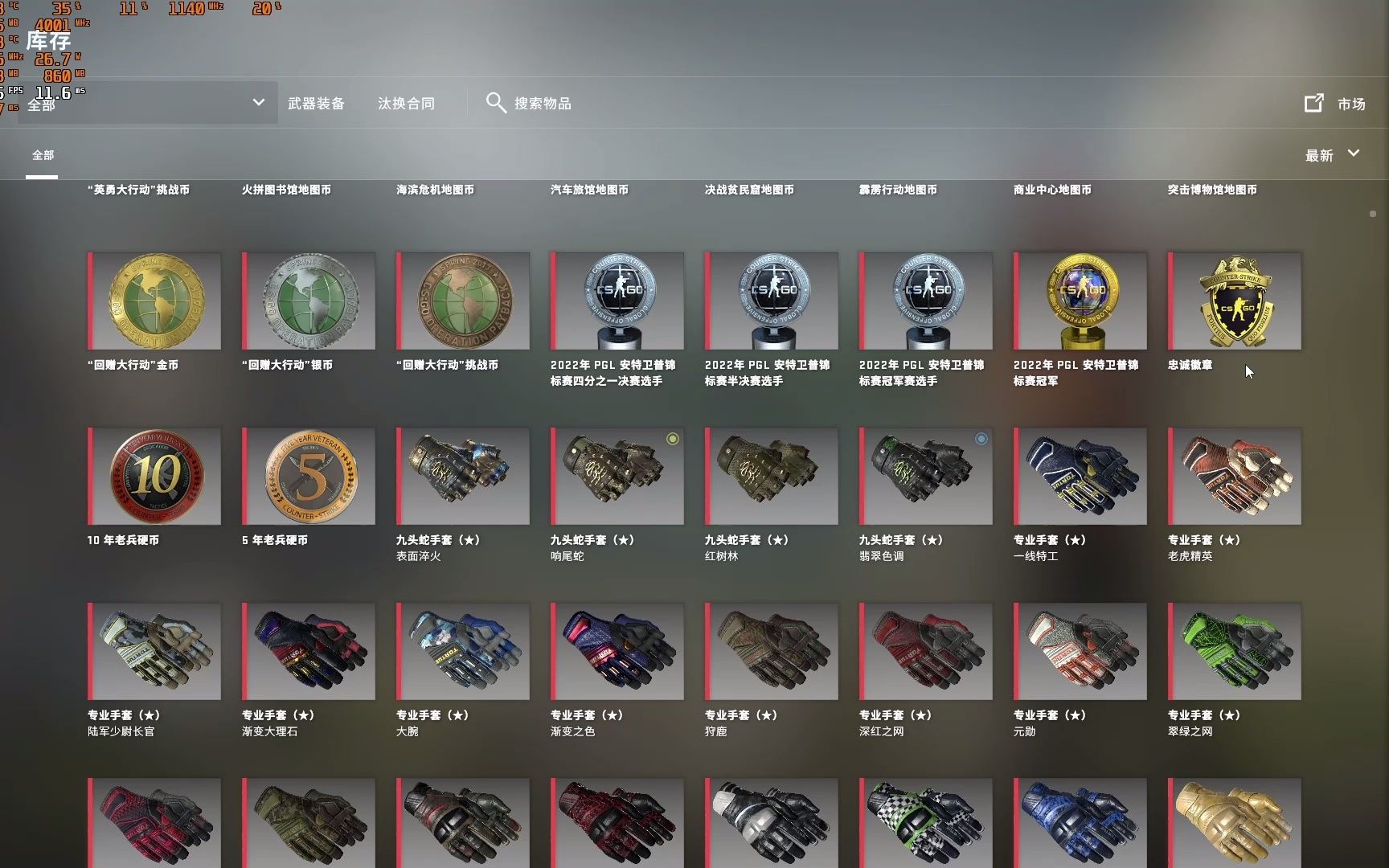The height and width of the screenshot is (868, 1389).
Task: Click the blue indicator dot on 翡翠色调 gloves
Action: coord(981,439)
